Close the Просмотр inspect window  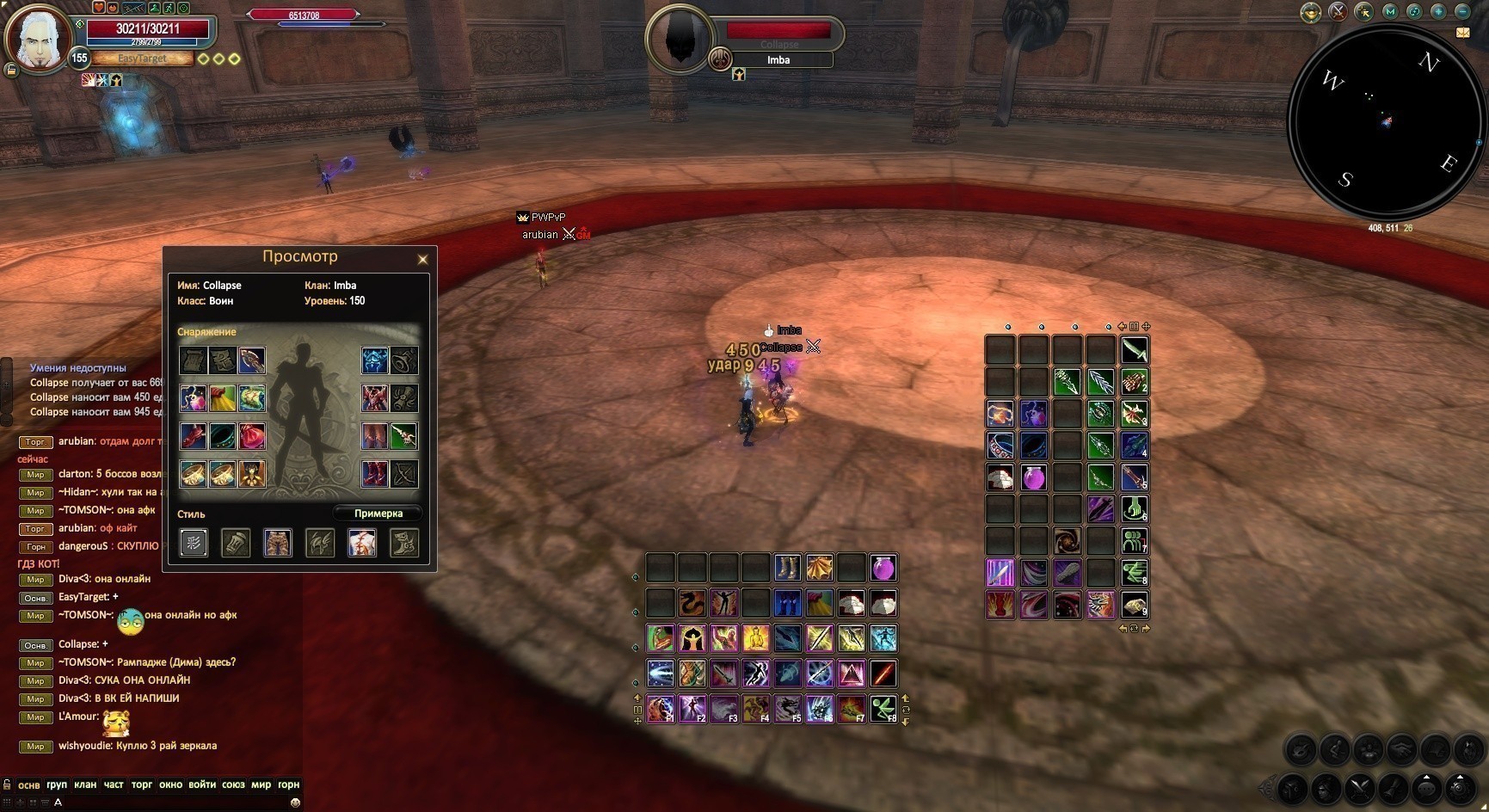(422, 259)
